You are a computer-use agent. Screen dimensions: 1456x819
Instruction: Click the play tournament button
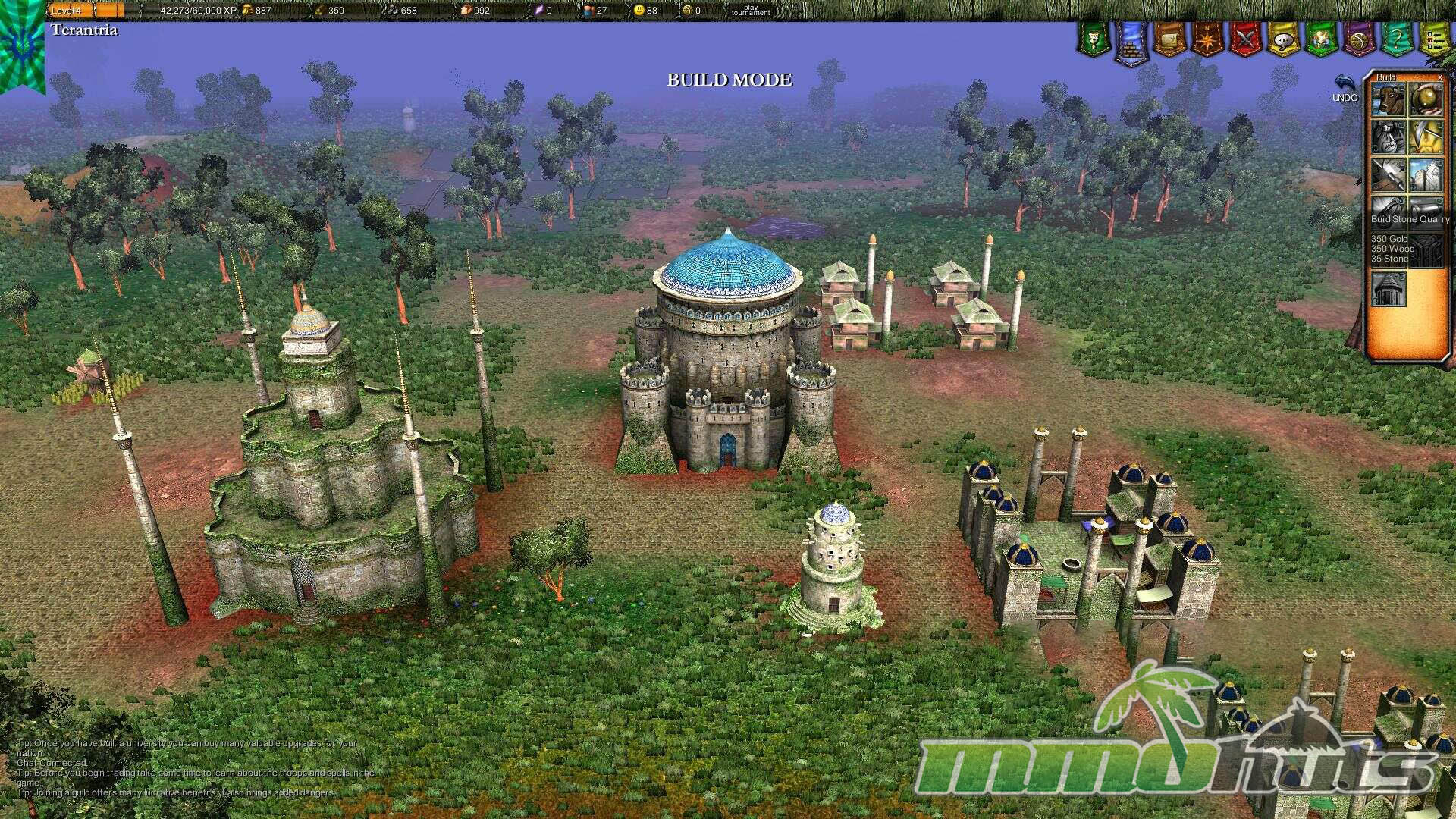750,11
